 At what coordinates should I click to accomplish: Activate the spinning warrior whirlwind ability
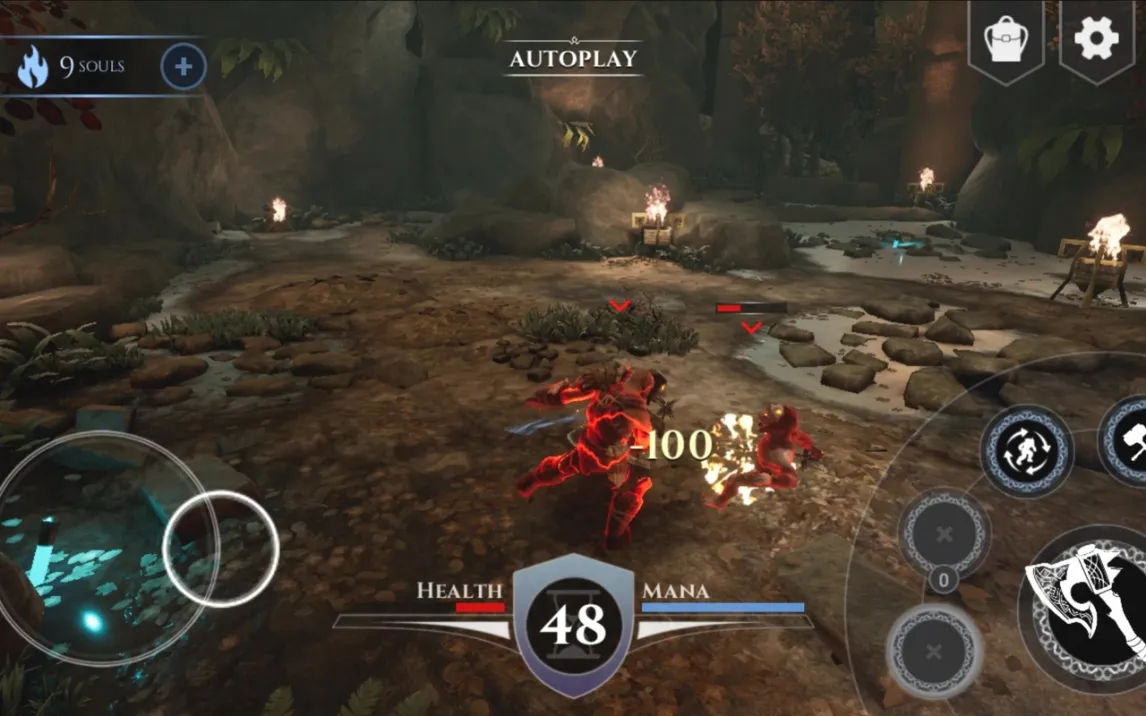(1026, 451)
